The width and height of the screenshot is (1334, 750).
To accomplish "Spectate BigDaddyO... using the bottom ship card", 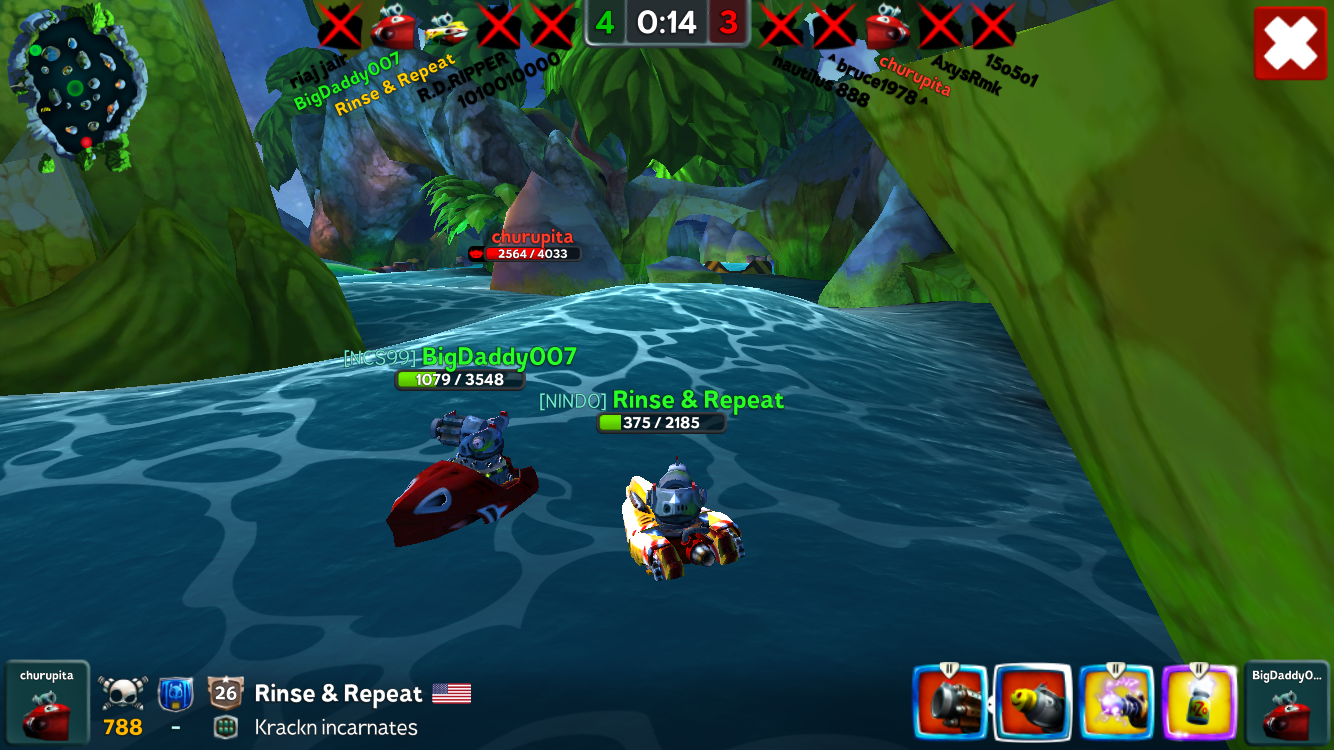I will [1287, 703].
